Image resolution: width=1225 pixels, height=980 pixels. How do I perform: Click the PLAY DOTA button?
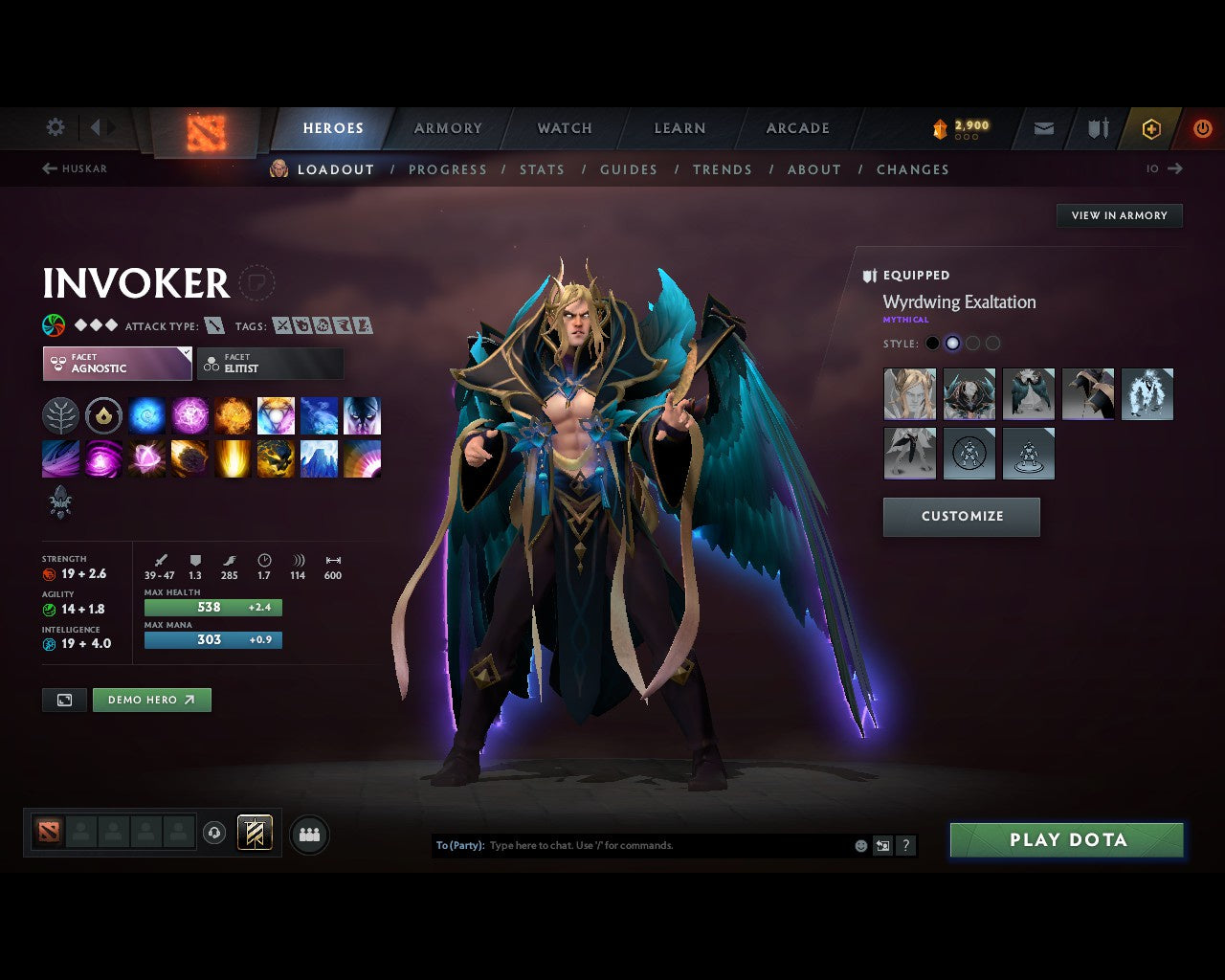click(x=1066, y=839)
